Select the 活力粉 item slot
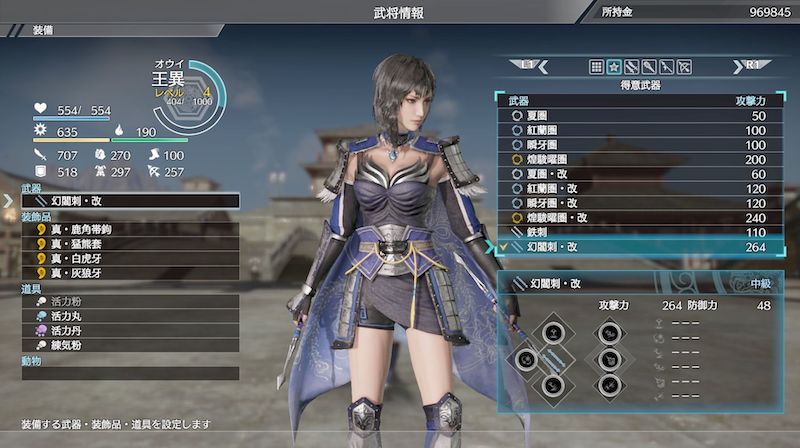This screenshot has height=448, width=800. click(130, 301)
